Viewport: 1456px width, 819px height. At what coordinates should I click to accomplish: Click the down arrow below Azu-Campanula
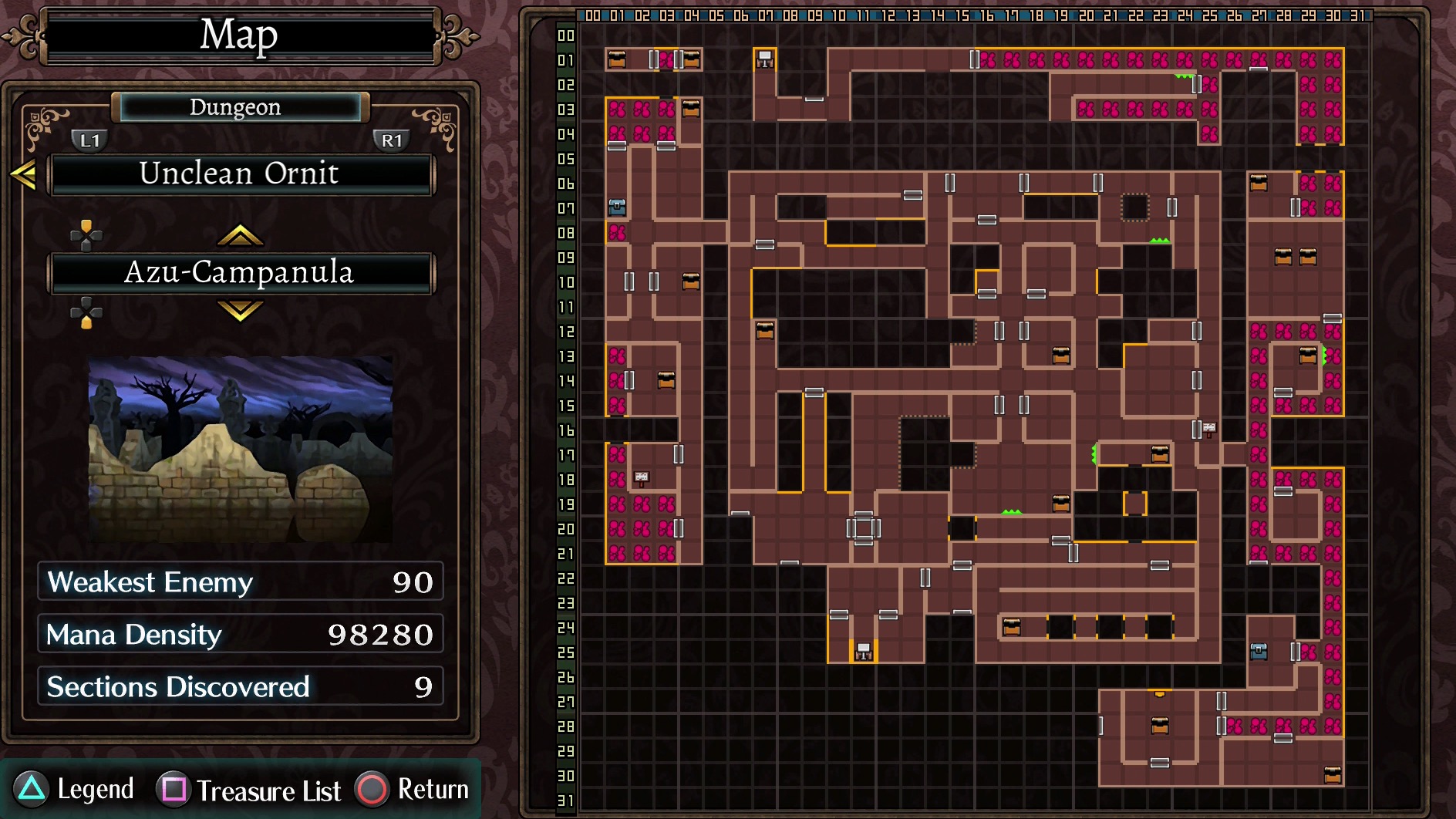coord(241,311)
